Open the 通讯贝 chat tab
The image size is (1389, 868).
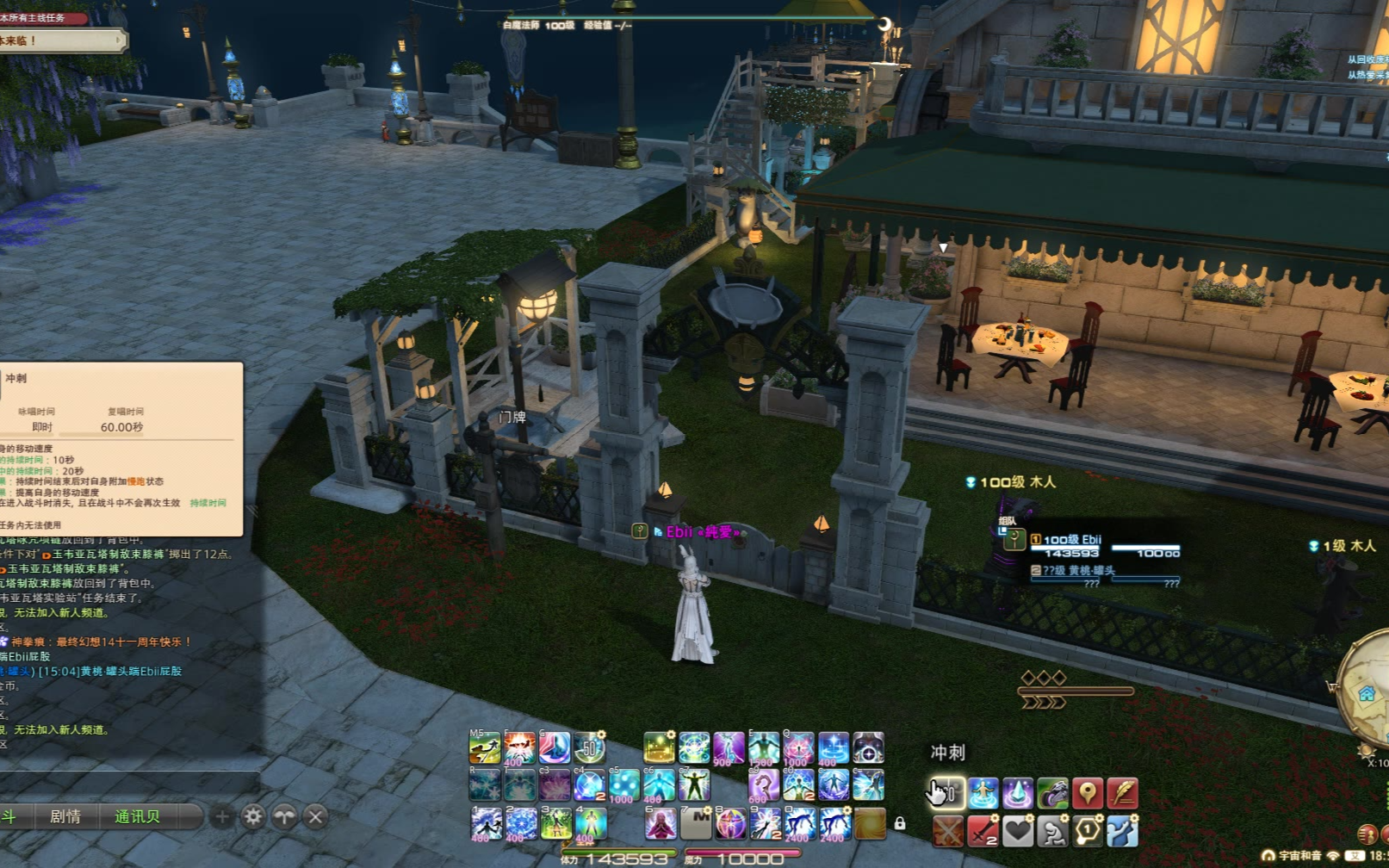(137, 816)
